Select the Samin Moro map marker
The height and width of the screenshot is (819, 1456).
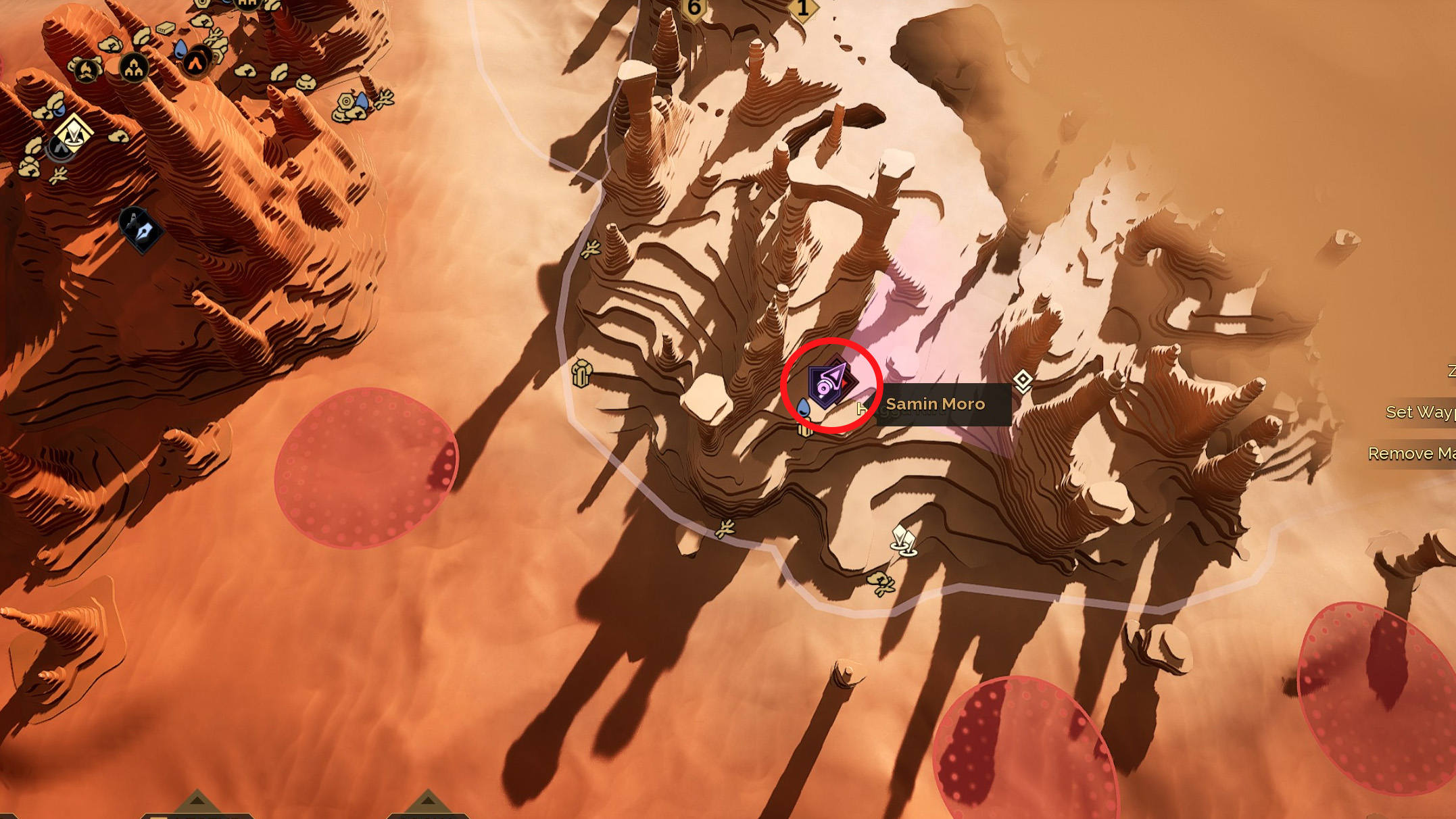(x=831, y=384)
